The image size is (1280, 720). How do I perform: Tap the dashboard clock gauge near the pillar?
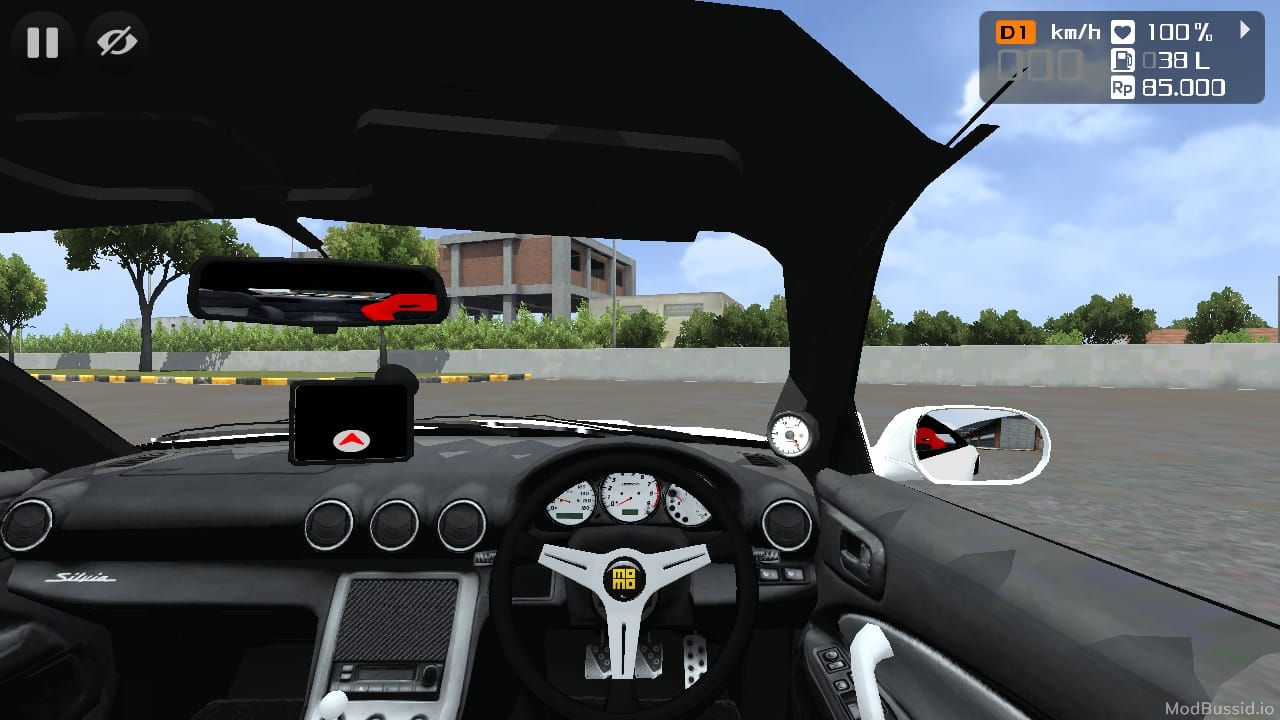point(790,434)
